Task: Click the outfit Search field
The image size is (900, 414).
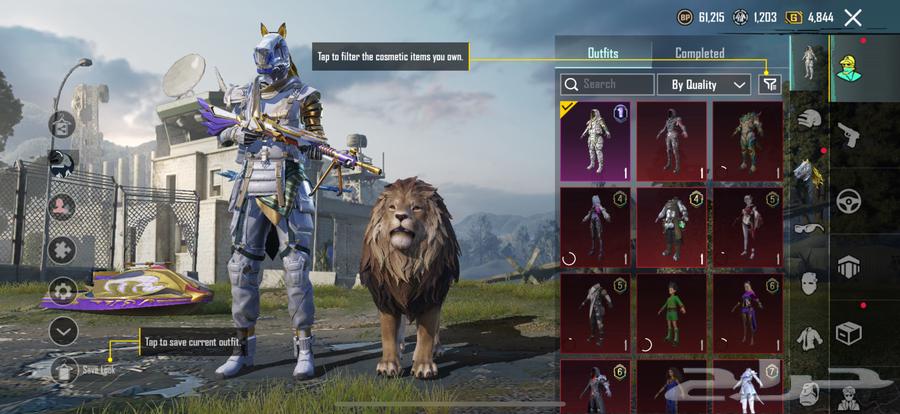Action: click(x=607, y=85)
